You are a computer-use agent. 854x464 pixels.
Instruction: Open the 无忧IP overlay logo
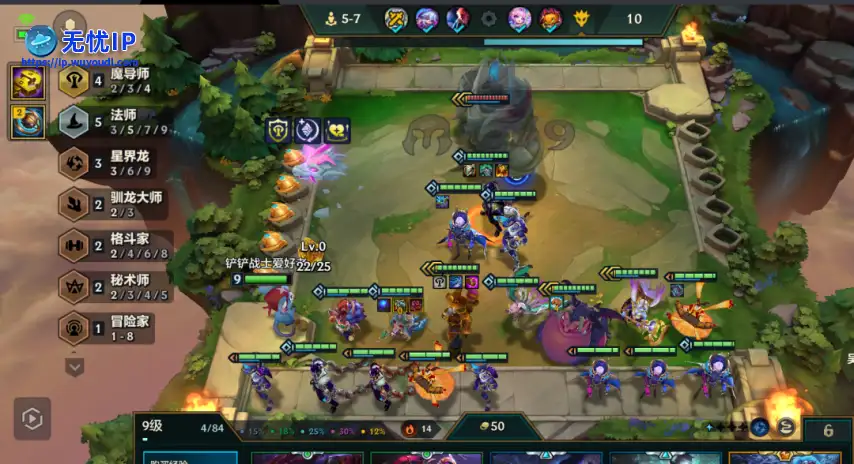80,41
